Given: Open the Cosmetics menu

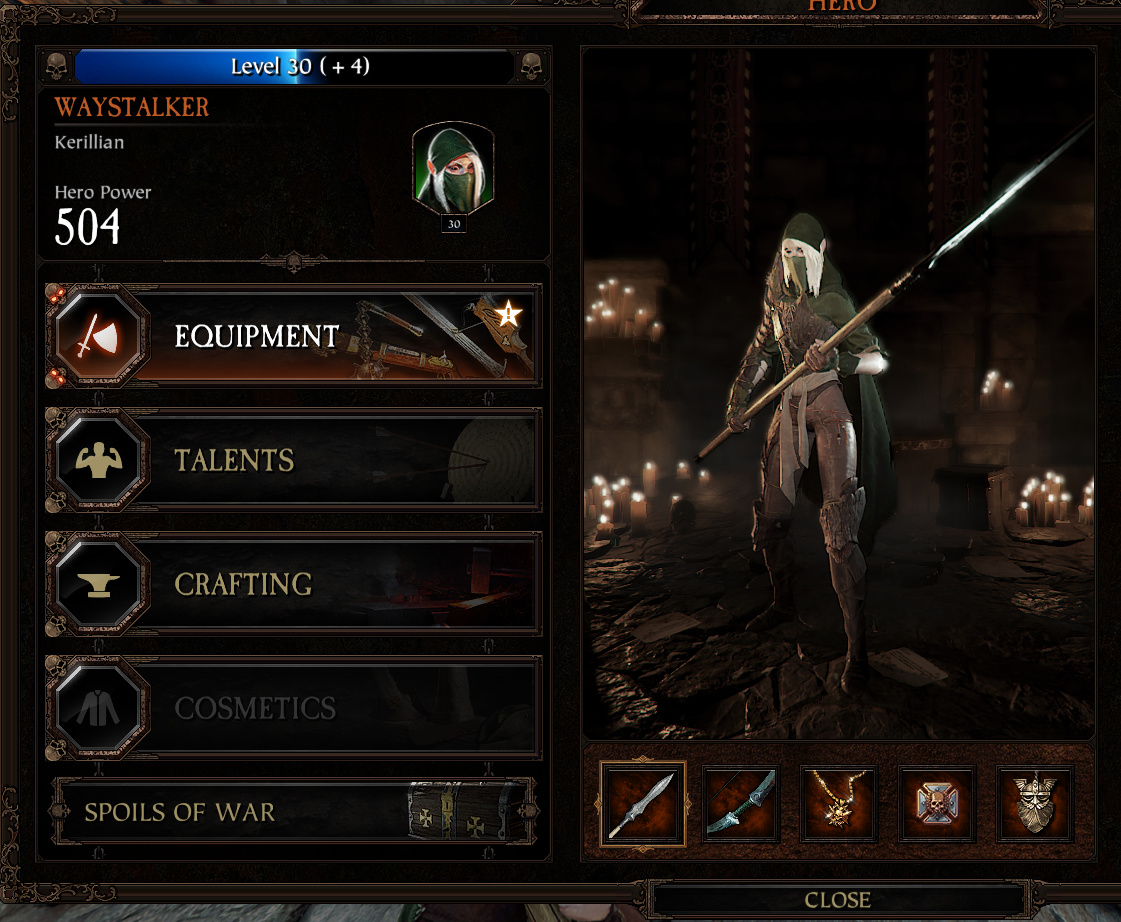Looking at the screenshot, I should [x=293, y=708].
